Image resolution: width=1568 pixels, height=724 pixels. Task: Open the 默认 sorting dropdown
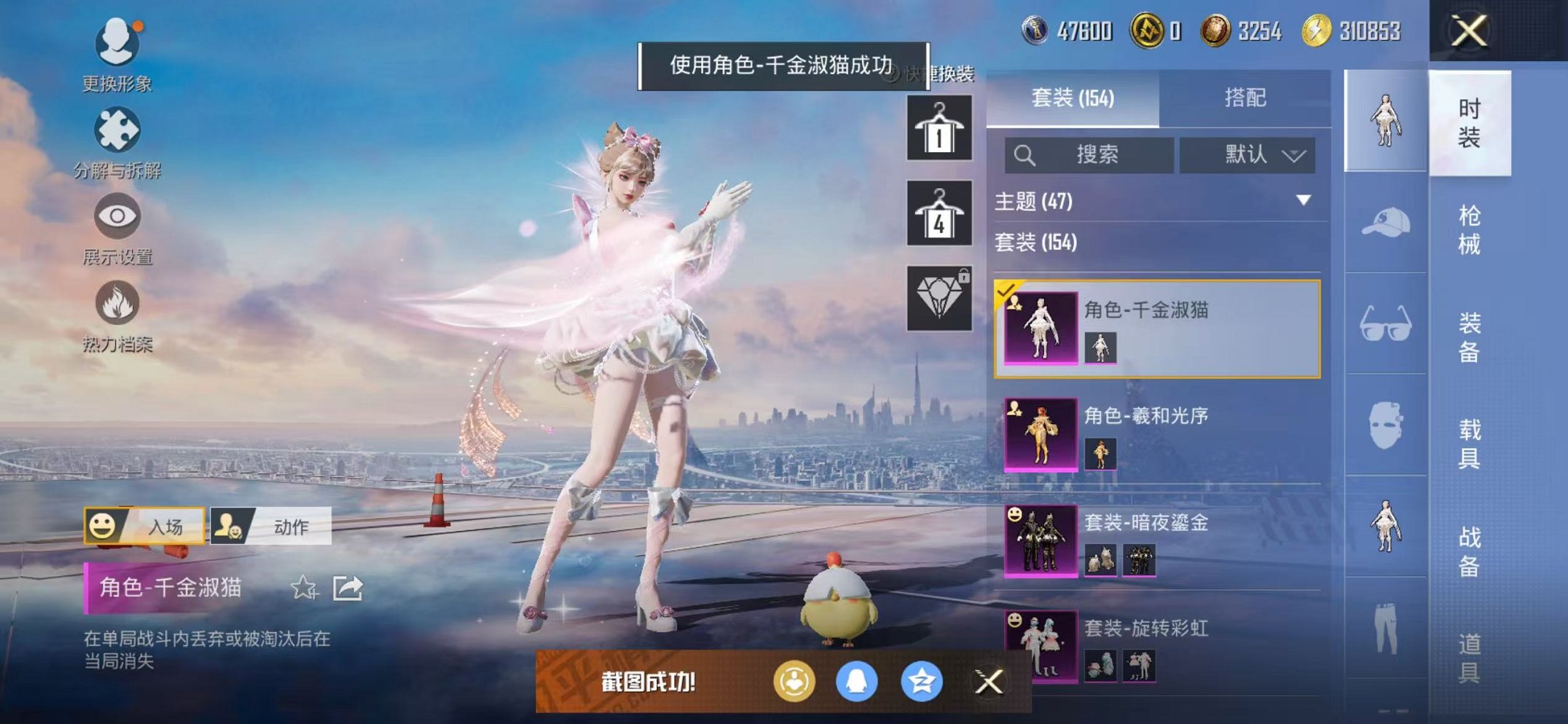[1249, 155]
